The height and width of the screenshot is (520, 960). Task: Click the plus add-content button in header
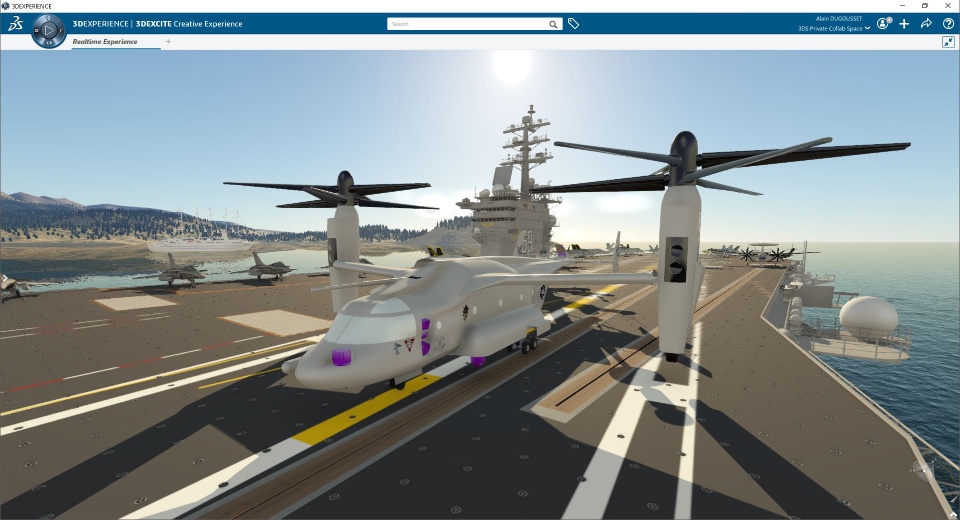(904, 23)
